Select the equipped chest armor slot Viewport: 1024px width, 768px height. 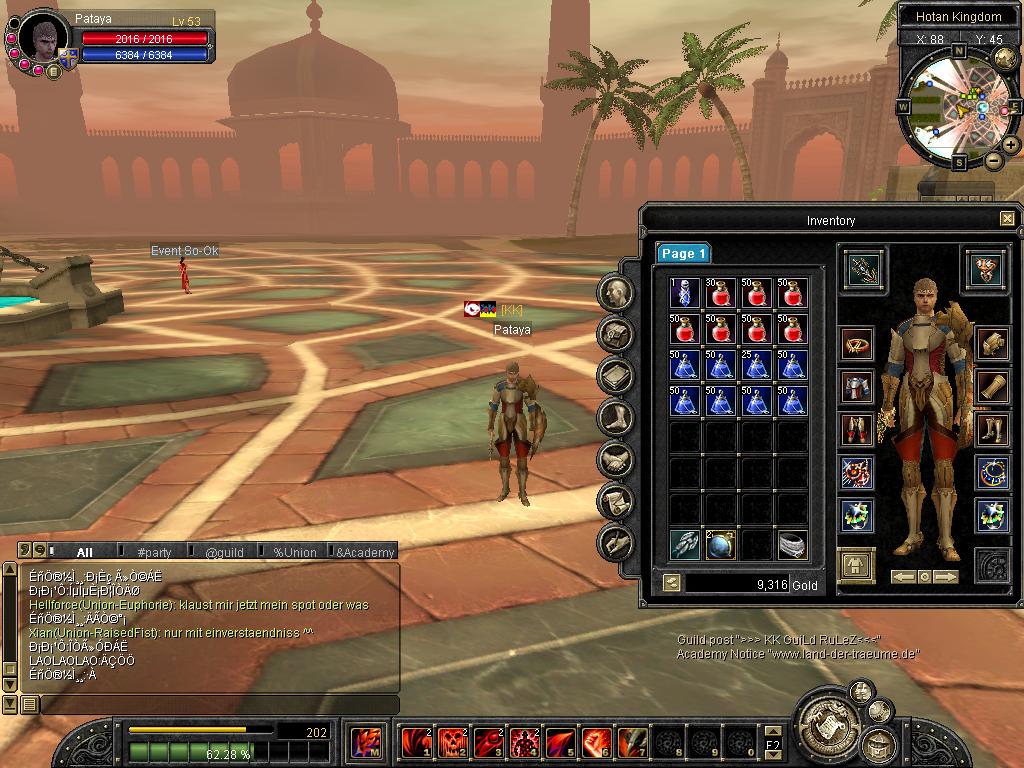coord(857,387)
